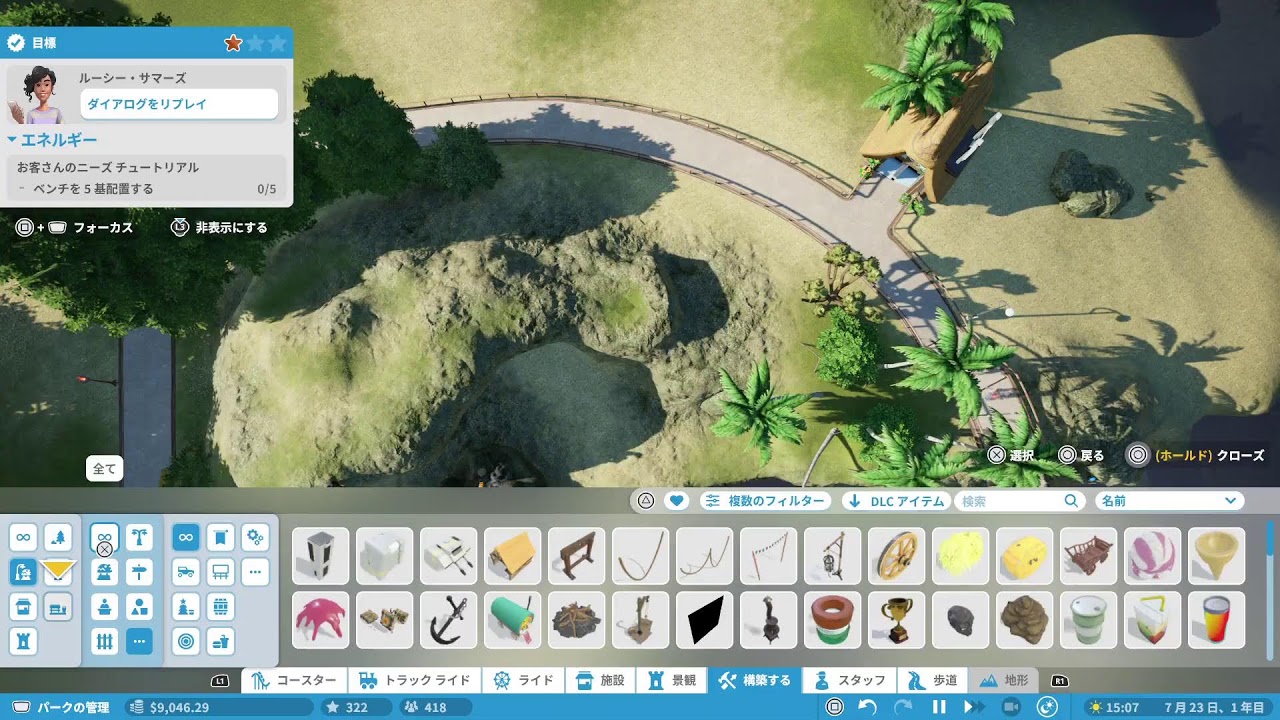Replay the dialogue with ダイアログをリプレイ
The width and height of the screenshot is (1280, 720).
pyautogui.click(x=179, y=104)
